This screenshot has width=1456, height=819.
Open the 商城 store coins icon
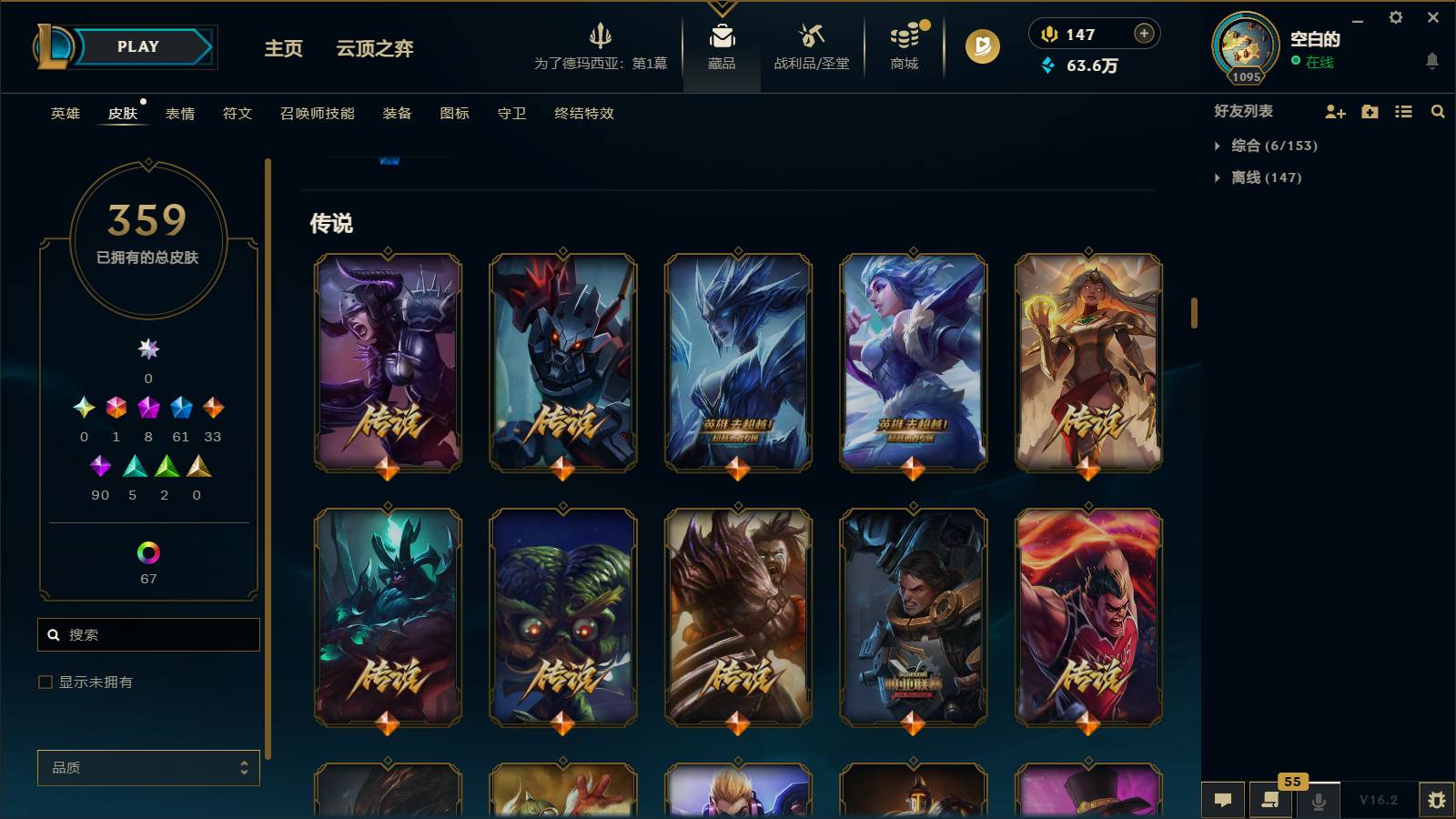coord(902,35)
